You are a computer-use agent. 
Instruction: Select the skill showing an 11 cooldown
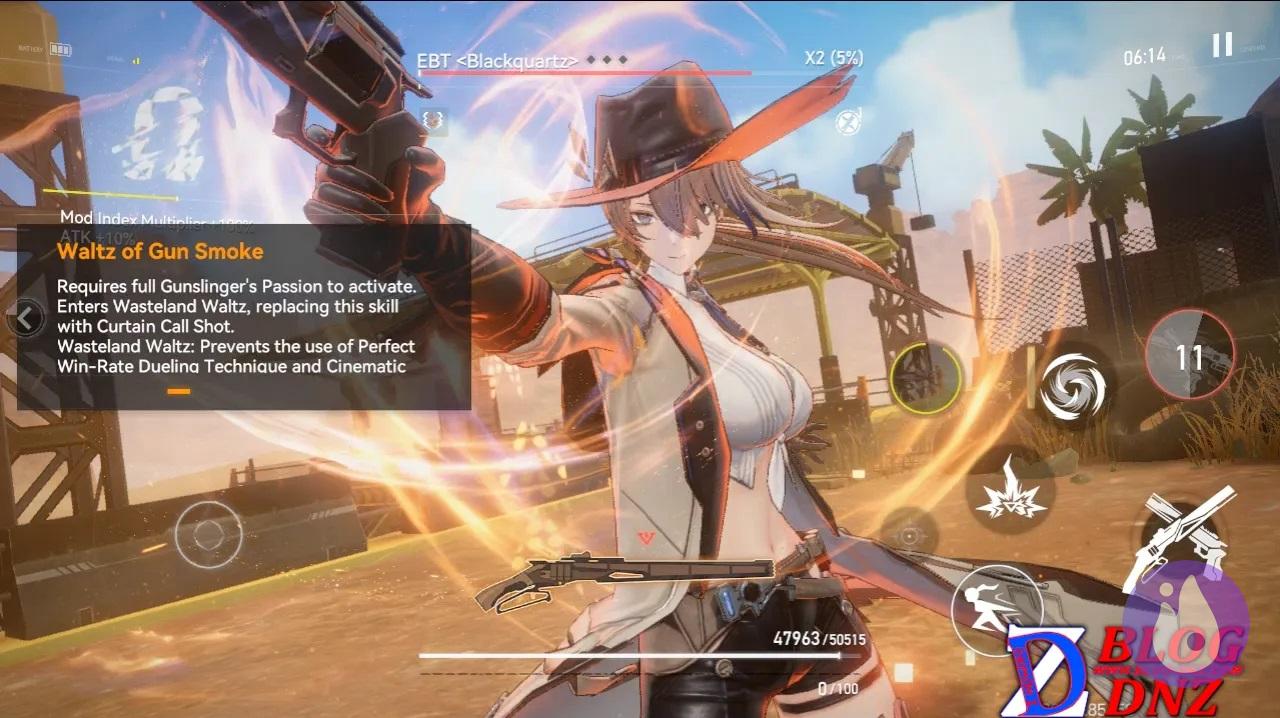click(1189, 355)
